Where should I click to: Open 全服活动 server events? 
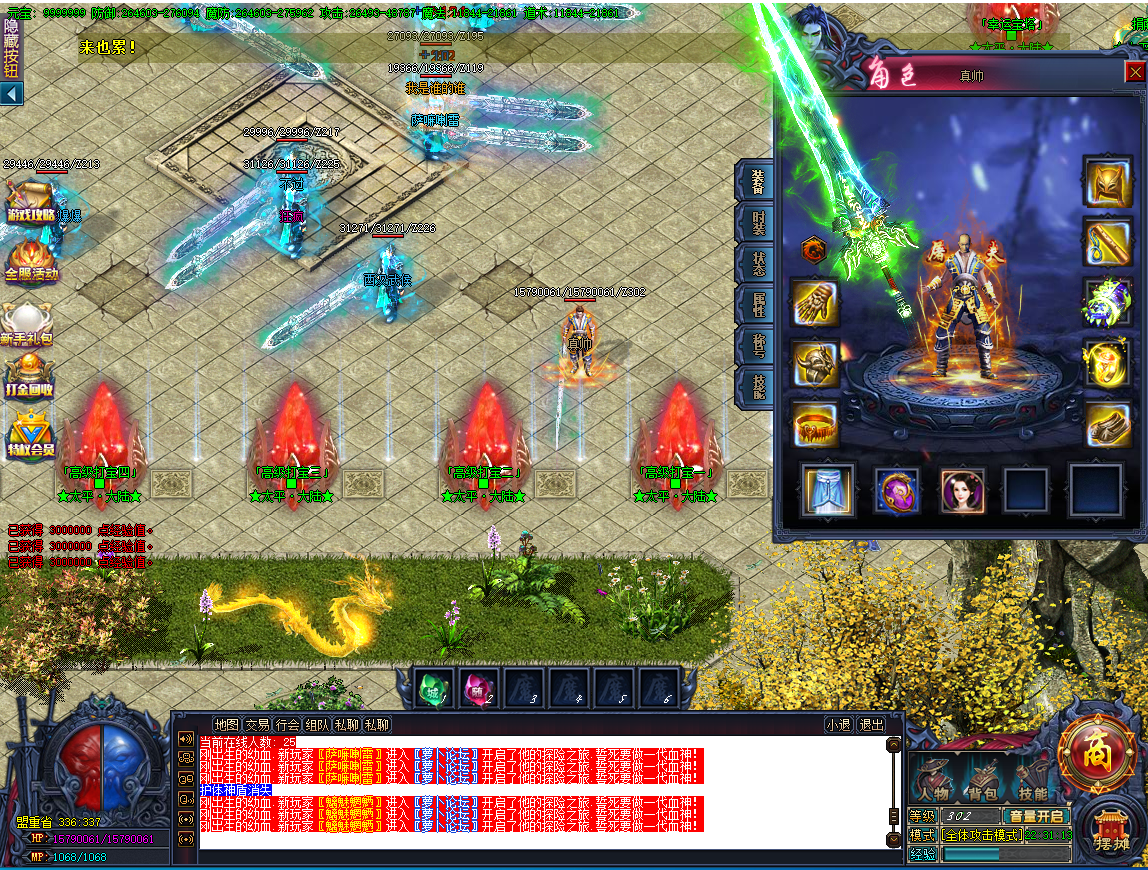(32, 260)
